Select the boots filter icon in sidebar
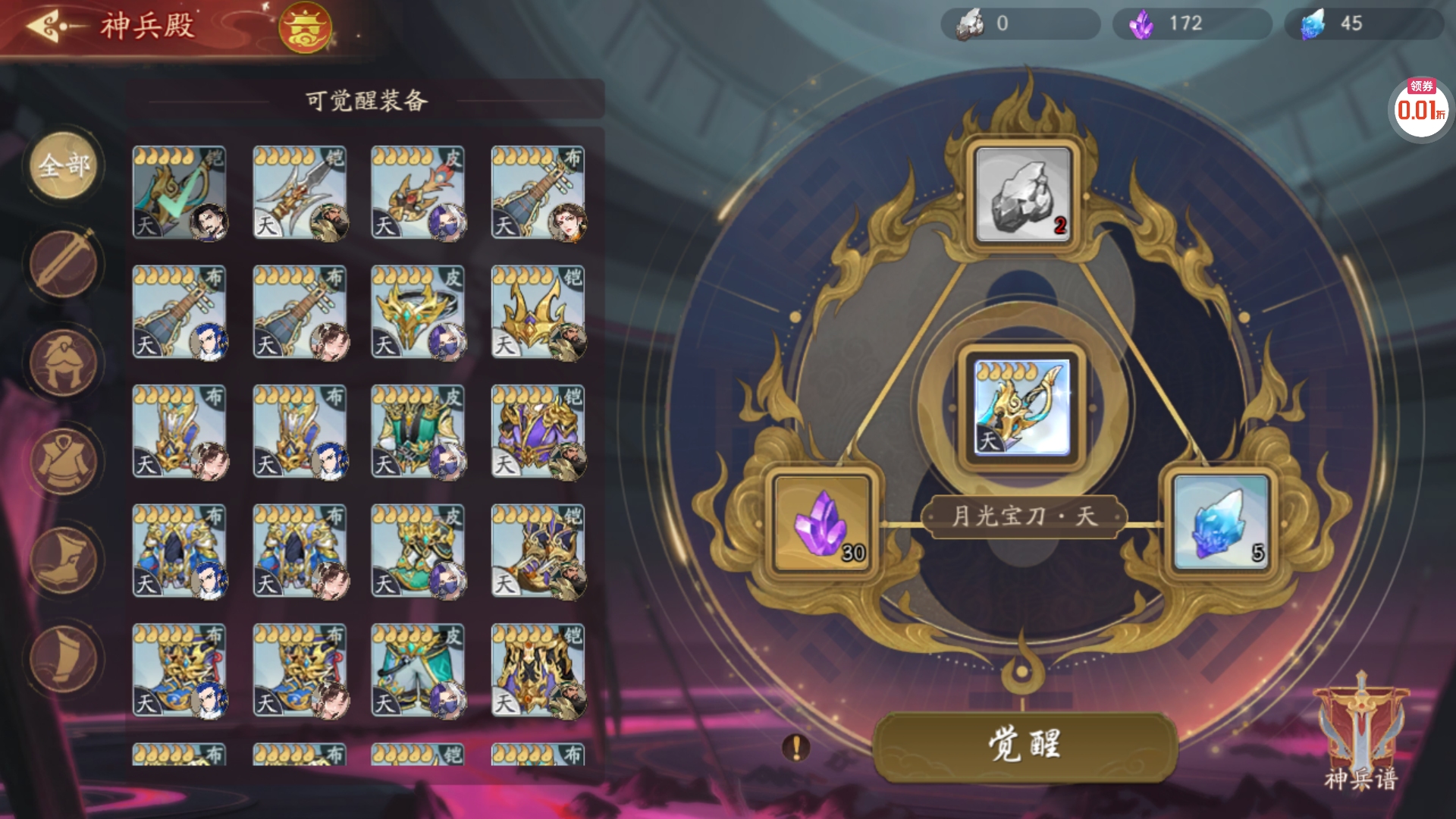This screenshot has height=819, width=1456. click(x=63, y=560)
